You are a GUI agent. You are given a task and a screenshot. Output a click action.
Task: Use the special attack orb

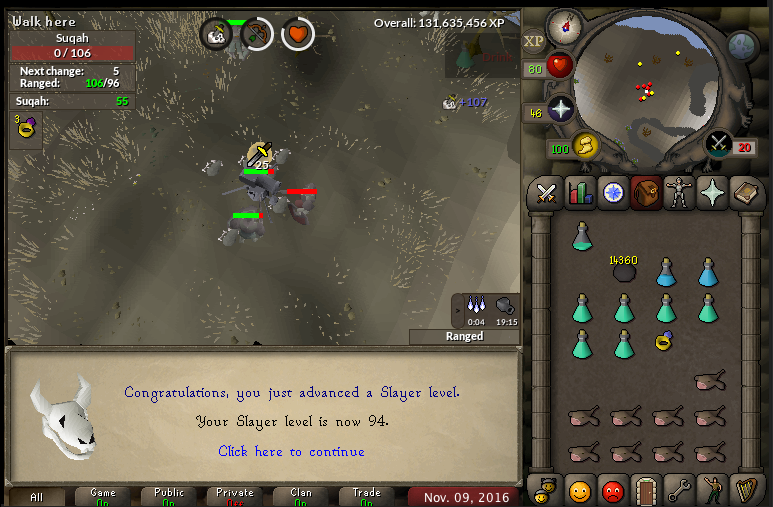[x=719, y=143]
